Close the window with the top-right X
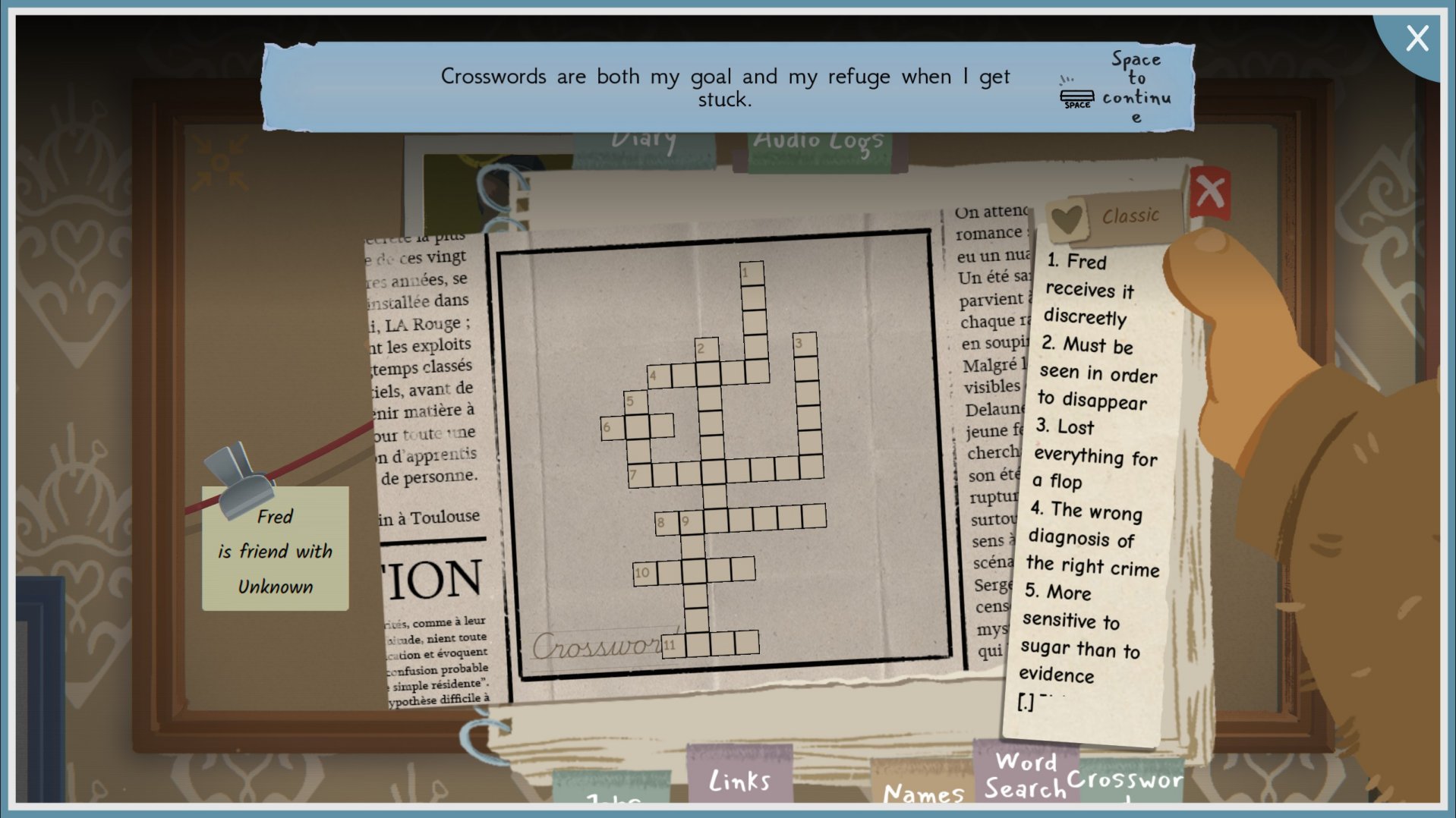1456x818 pixels. click(1417, 38)
